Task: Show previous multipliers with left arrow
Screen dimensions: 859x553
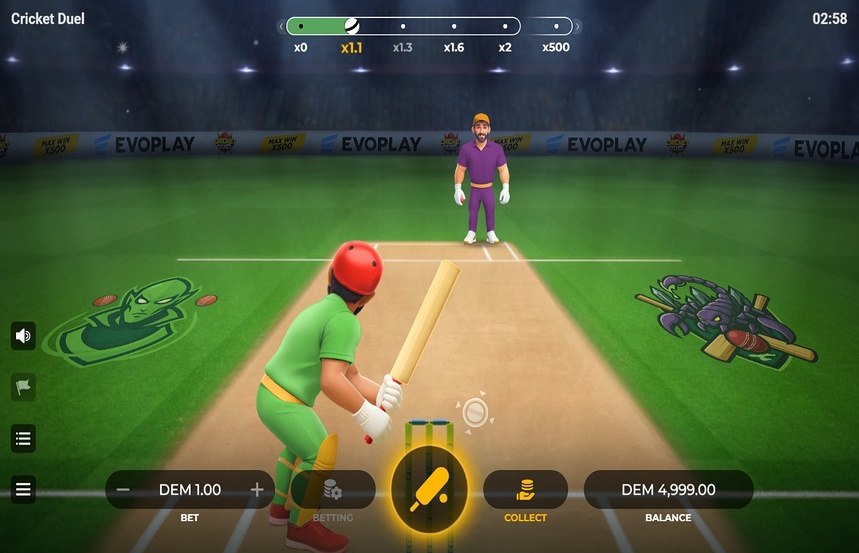Action: [x=281, y=27]
